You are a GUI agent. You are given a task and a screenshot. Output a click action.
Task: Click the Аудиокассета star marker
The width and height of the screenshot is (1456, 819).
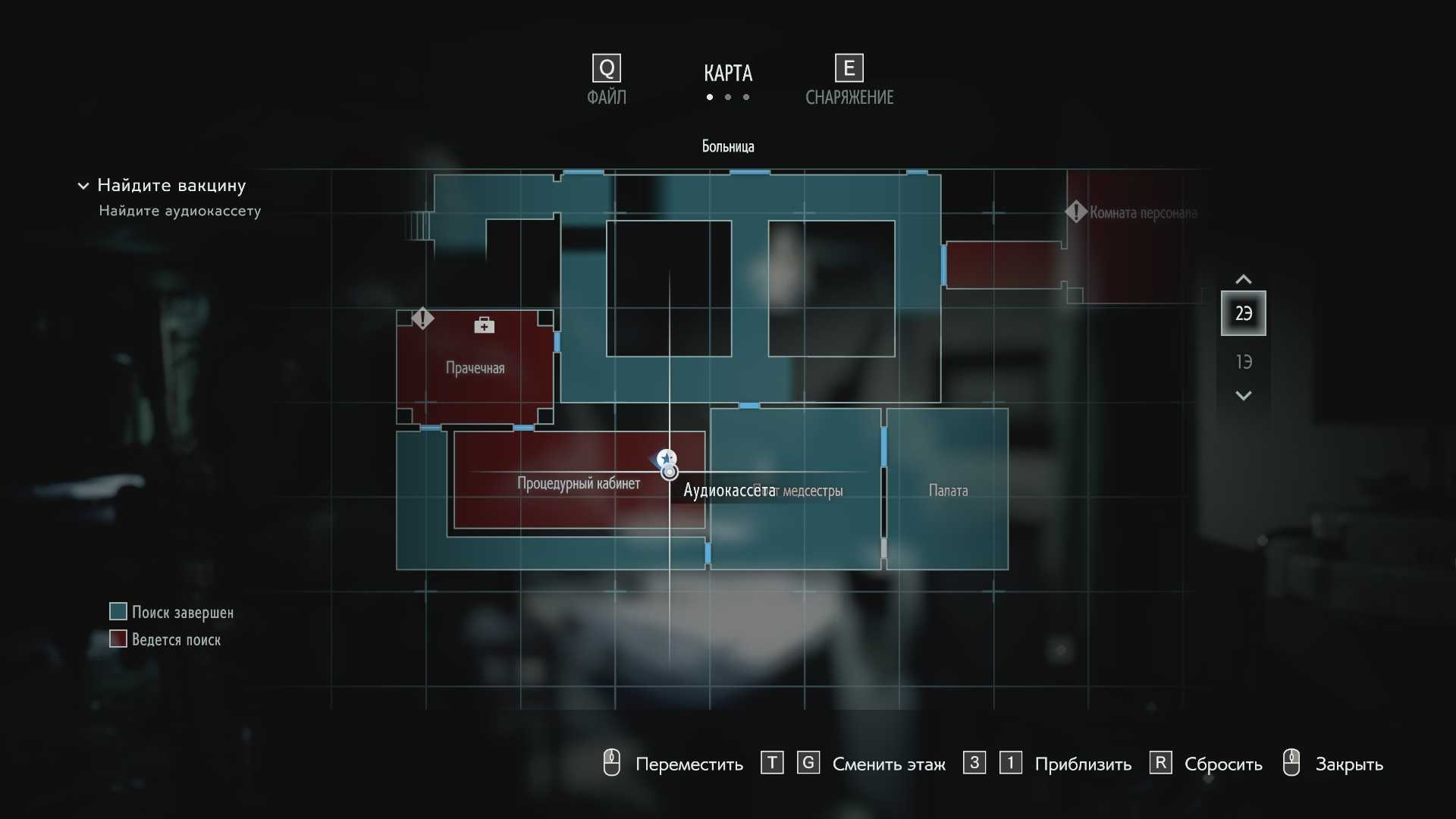667,458
